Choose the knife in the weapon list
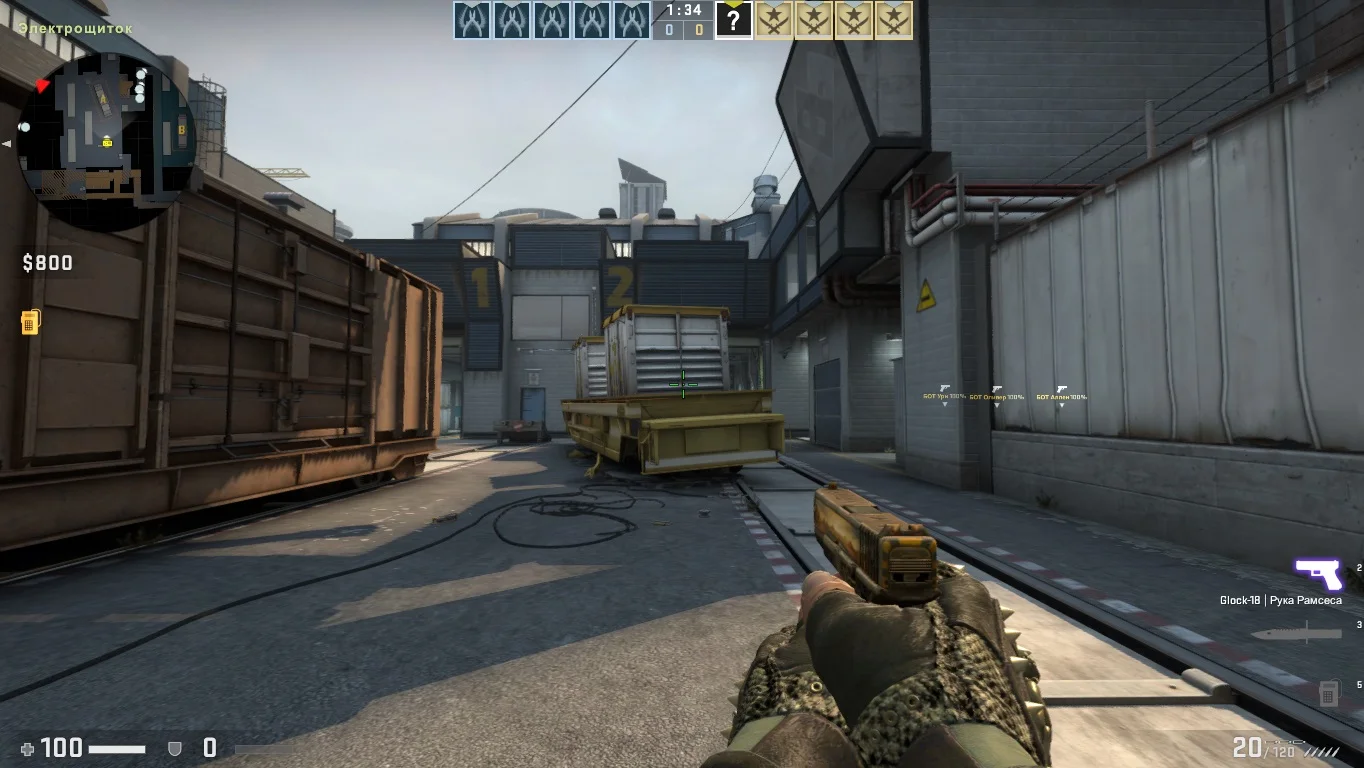Viewport: 1364px width, 768px height. (x=1309, y=633)
